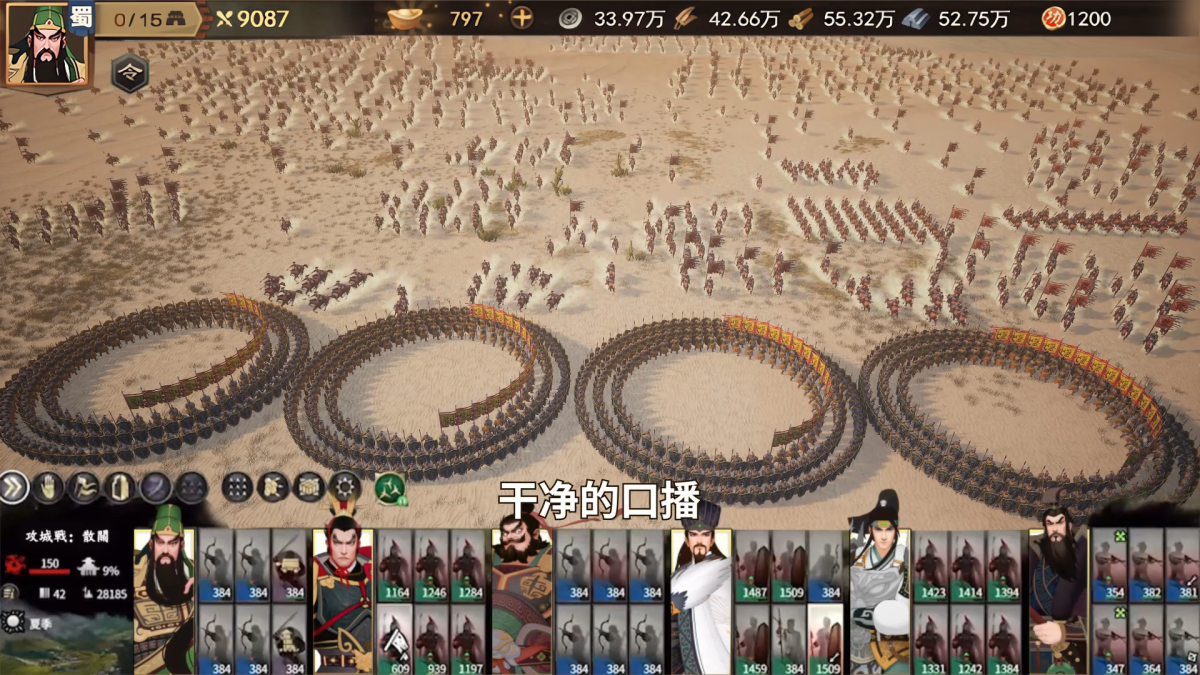1200x675 pixels.
Task: Add gold ingots with the plus button
Action: 522,18
